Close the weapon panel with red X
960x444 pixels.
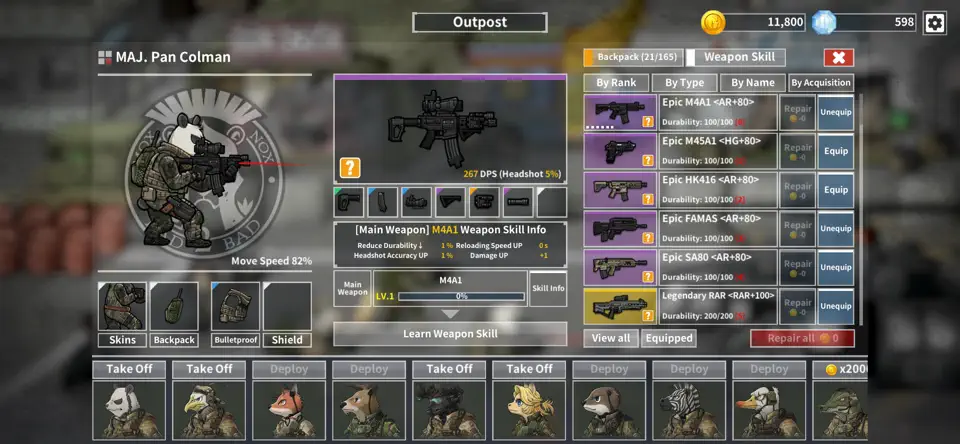coord(838,58)
